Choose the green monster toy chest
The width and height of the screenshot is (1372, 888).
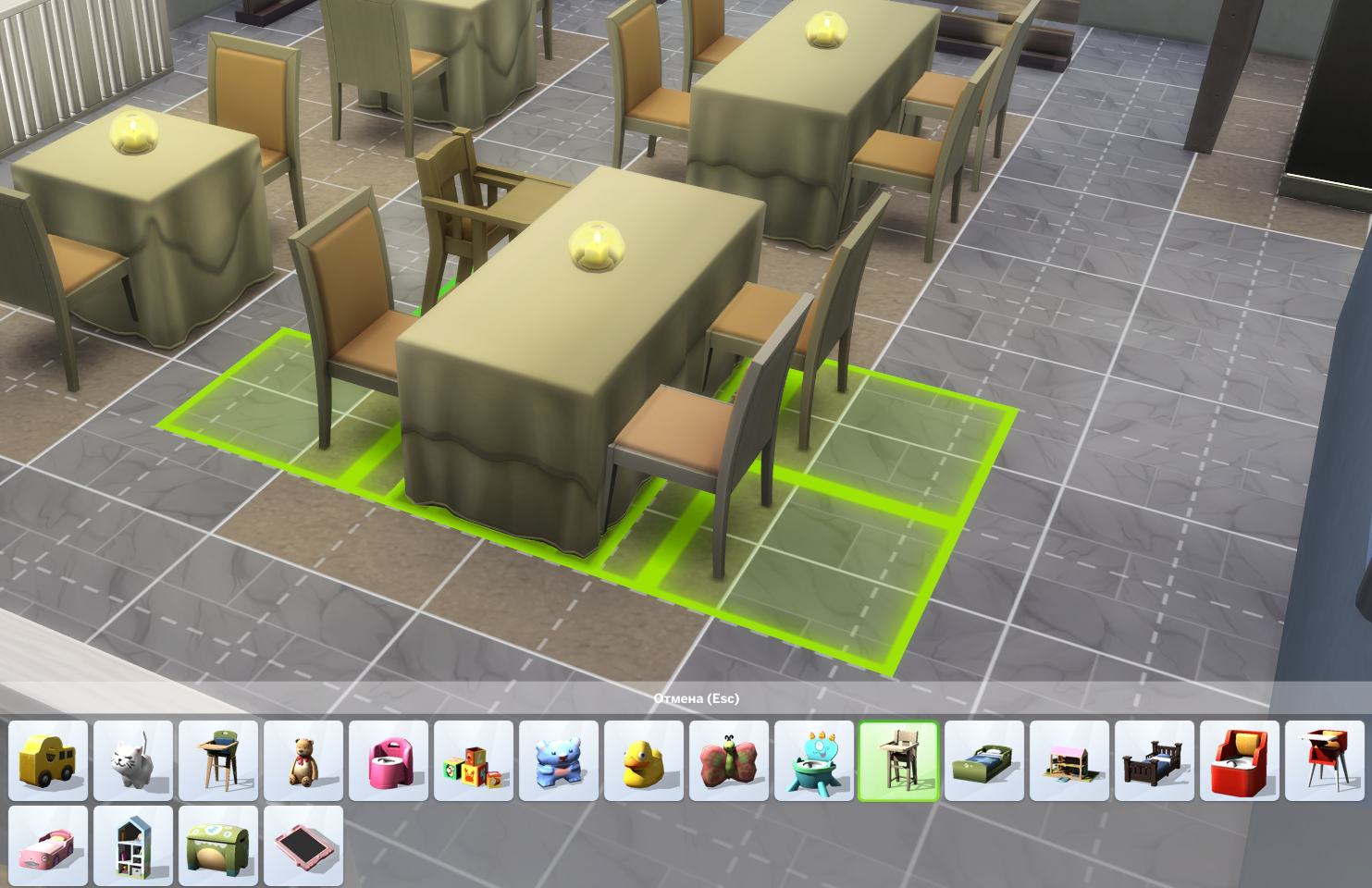[218, 845]
